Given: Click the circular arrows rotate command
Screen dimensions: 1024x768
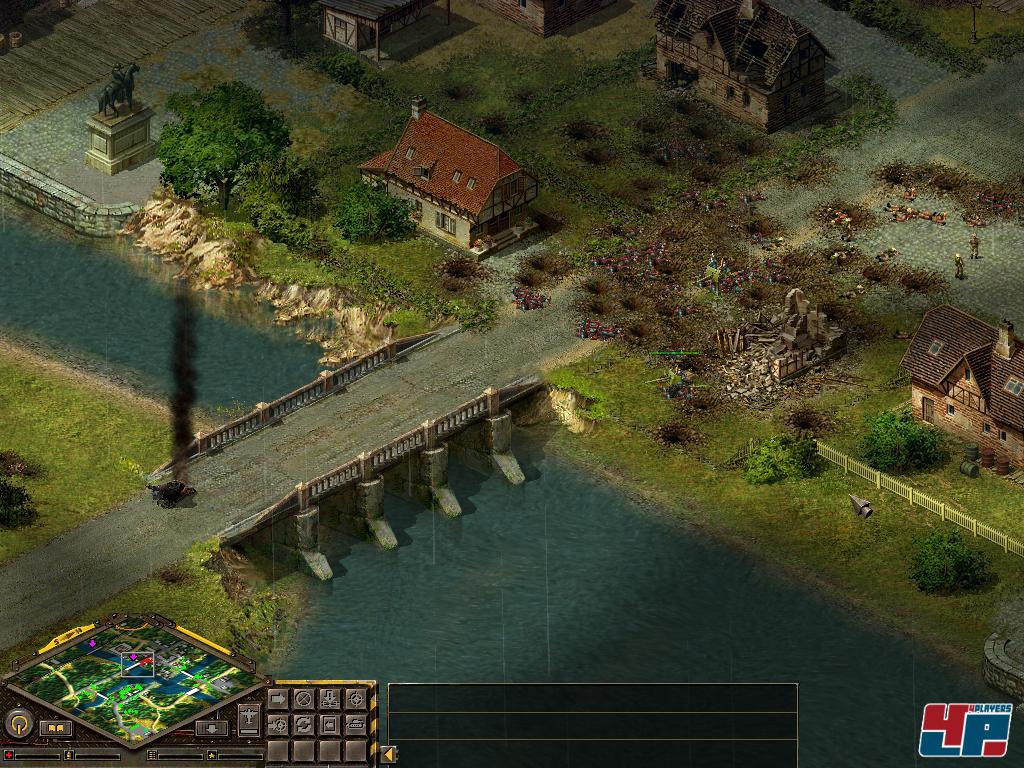Looking at the screenshot, I should [303, 725].
